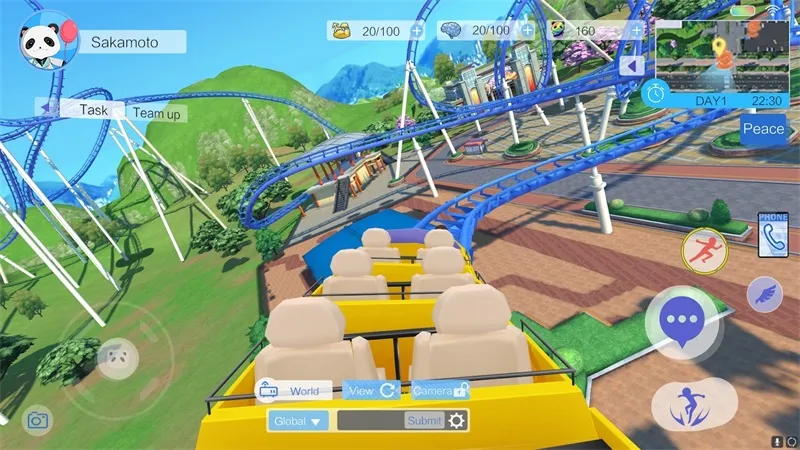Open the Phone menu
This screenshot has width=800, height=450.
773,234
